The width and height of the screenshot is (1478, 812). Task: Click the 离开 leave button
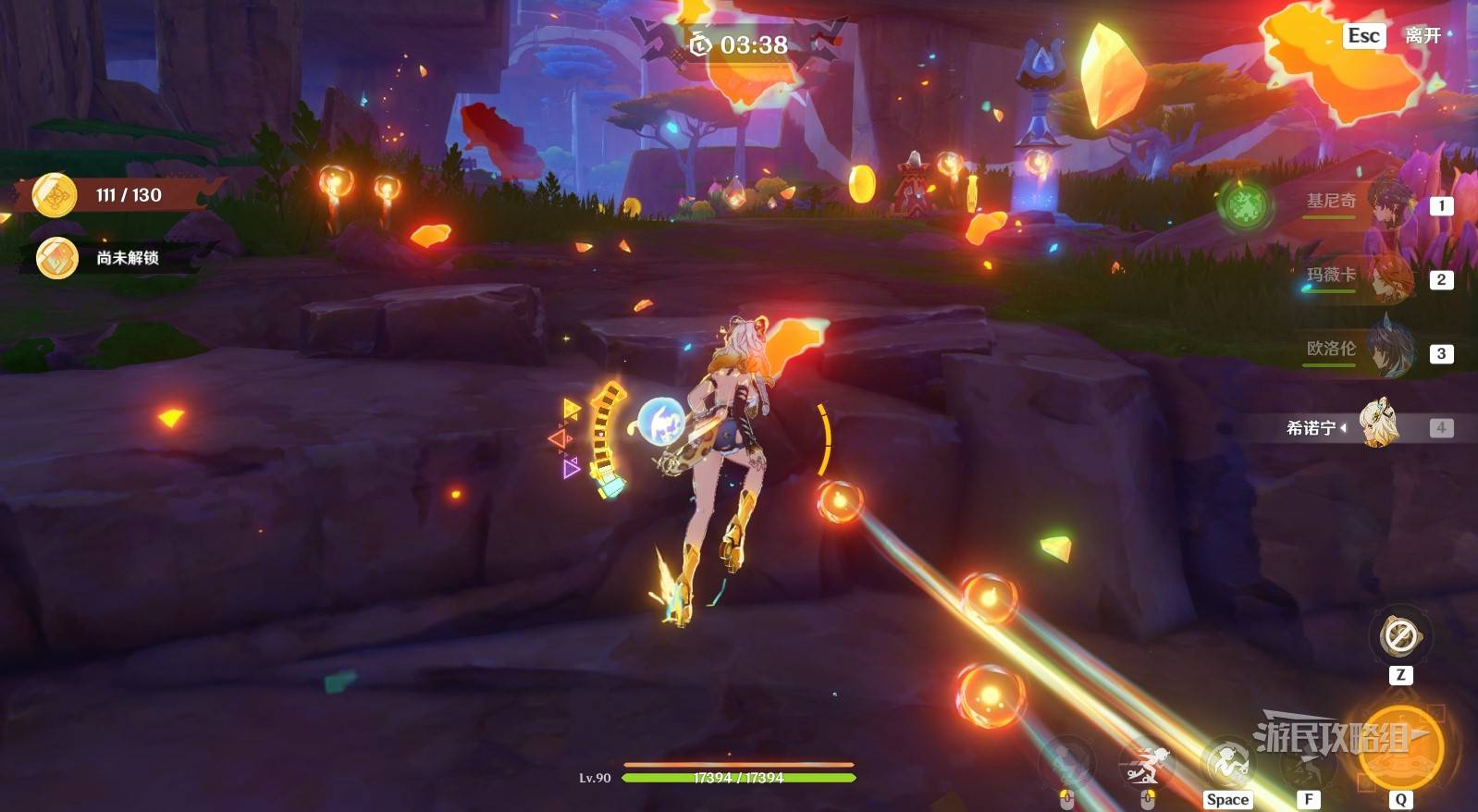1397,36
